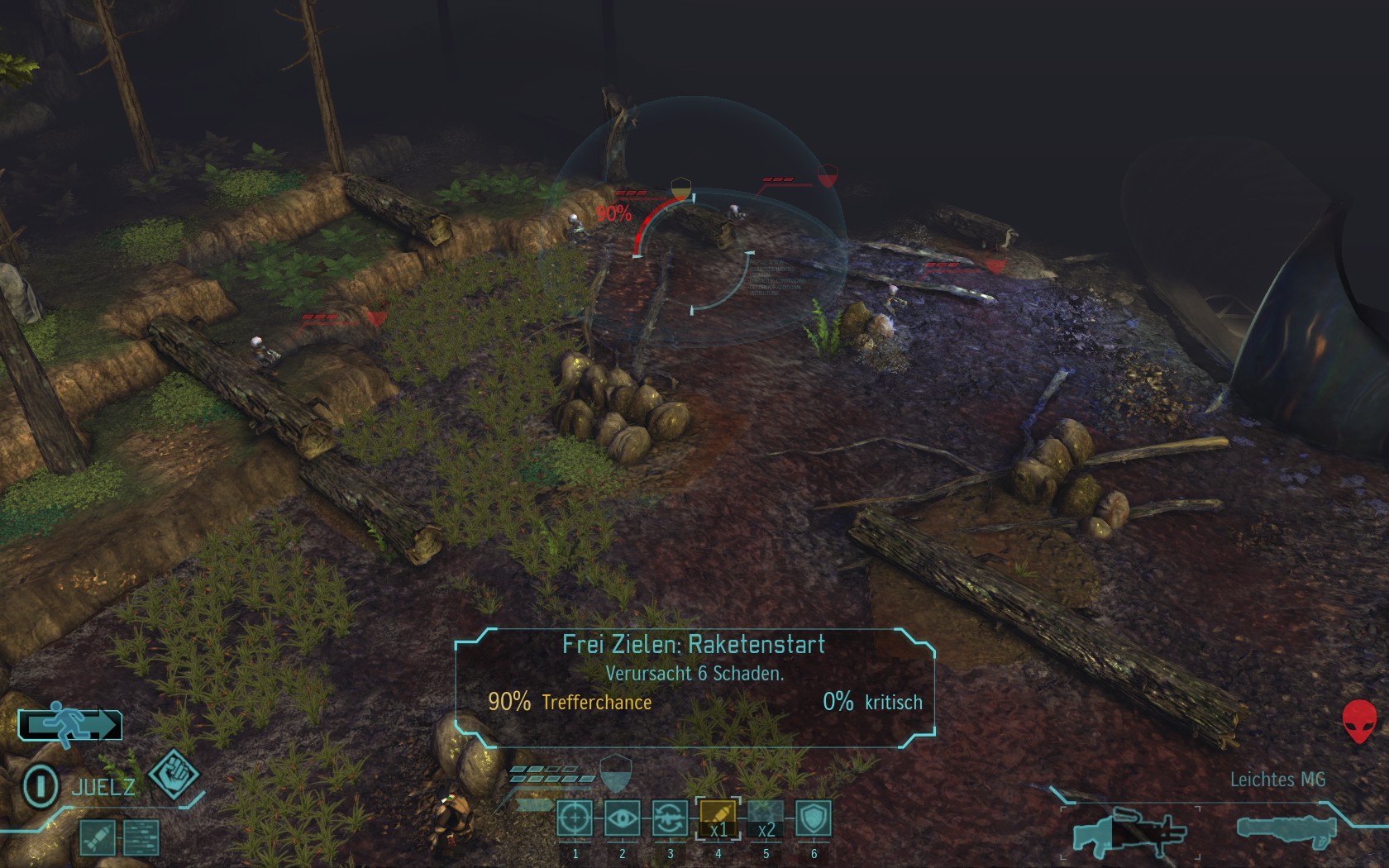Image resolution: width=1389 pixels, height=868 pixels.
Task: Pick the dimmed x2 ability slot
Action: (x=766, y=819)
